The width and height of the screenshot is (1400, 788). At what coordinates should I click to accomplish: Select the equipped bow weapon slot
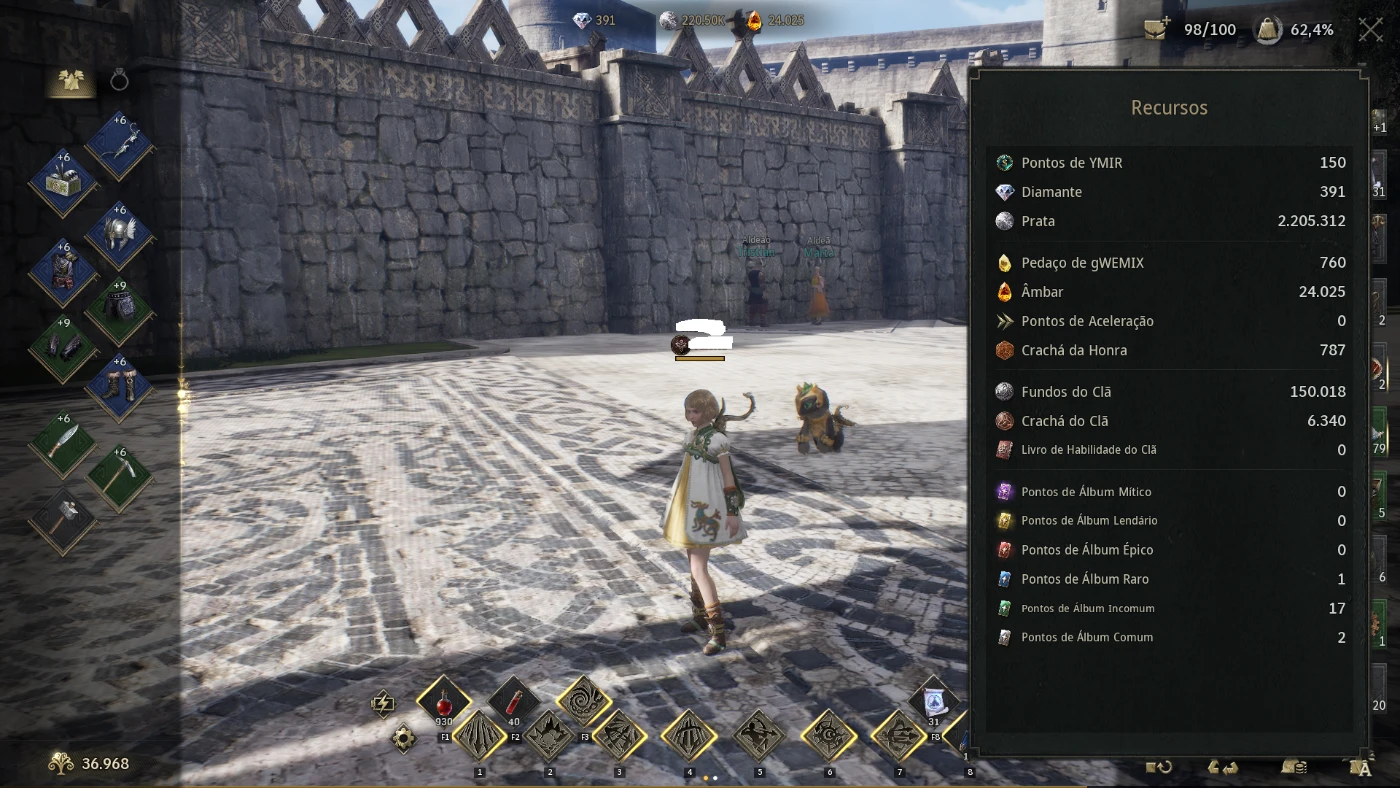pyautogui.click(x=119, y=146)
